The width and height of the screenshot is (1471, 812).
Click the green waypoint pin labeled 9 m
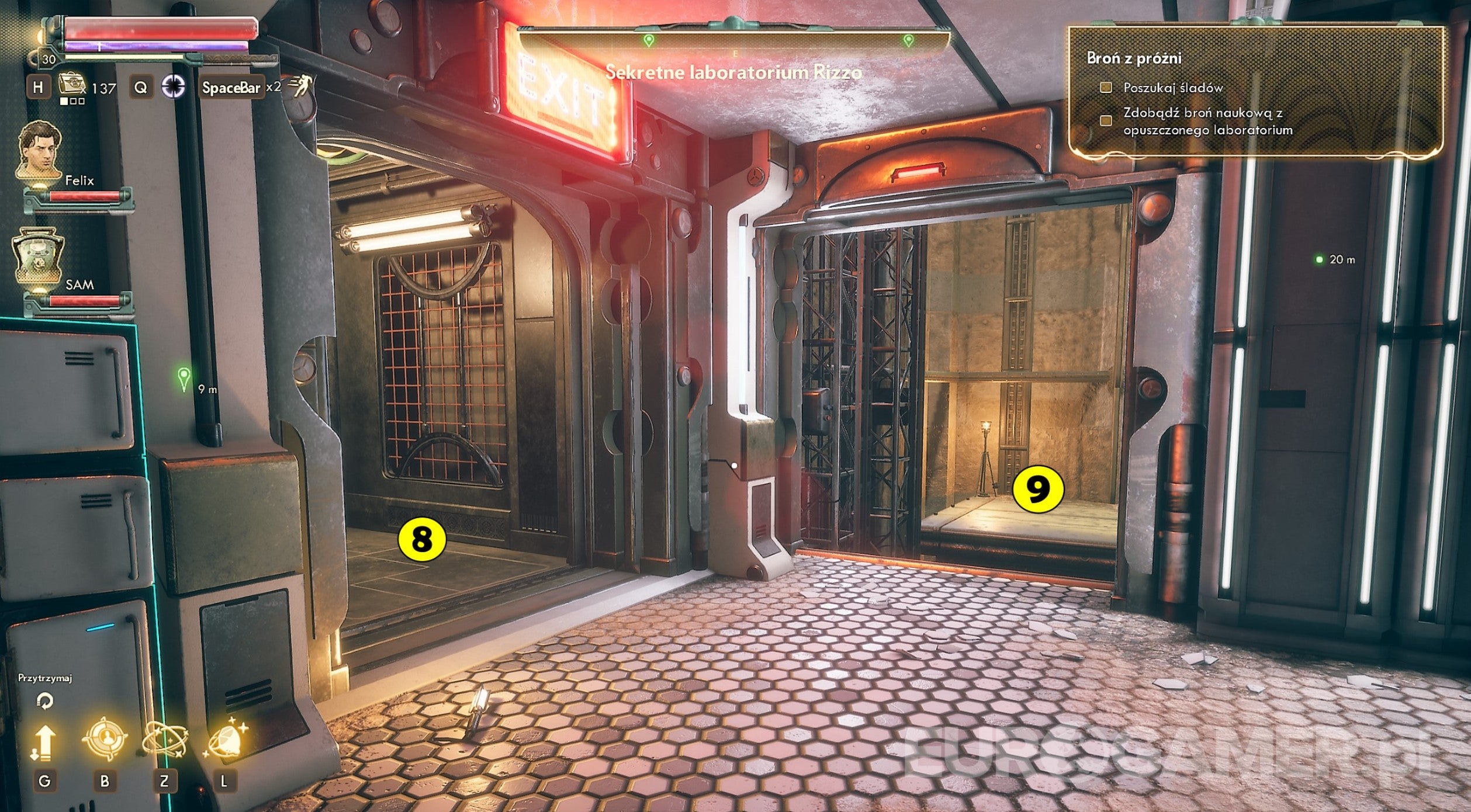coord(185,379)
